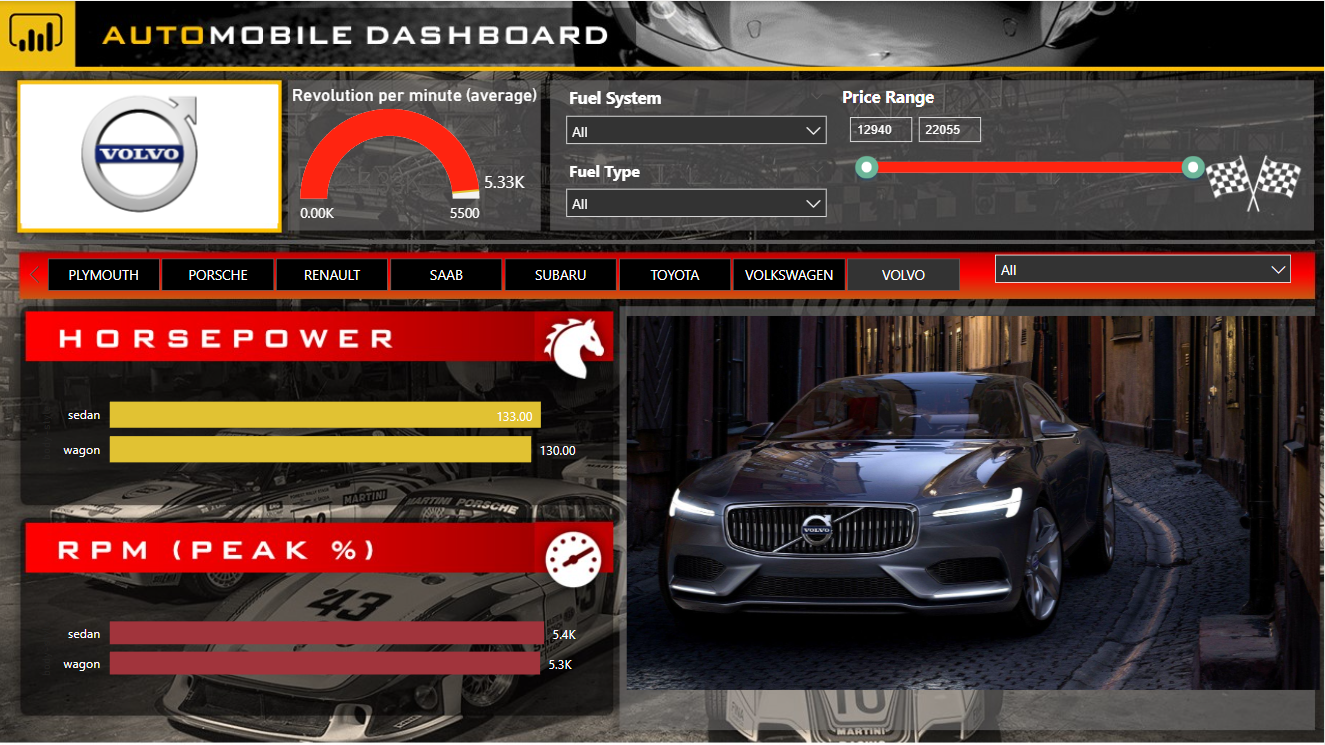Open the Fuel Type dropdown
Viewport: 1325px width, 745px height.
pyautogui.click(x=696, y=202)
